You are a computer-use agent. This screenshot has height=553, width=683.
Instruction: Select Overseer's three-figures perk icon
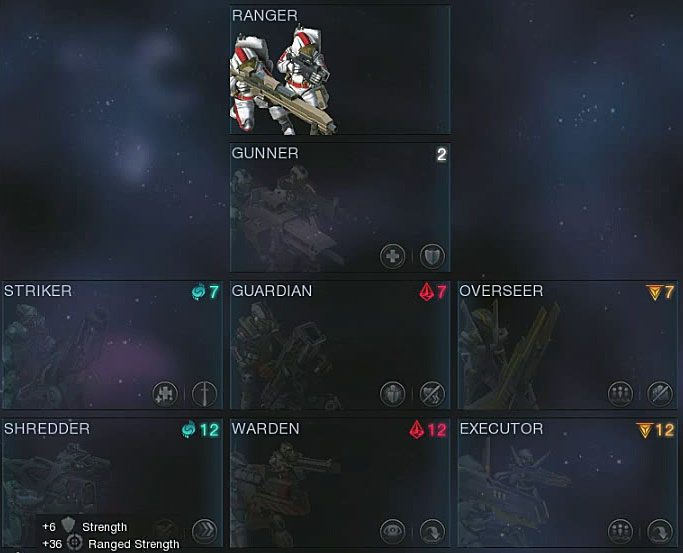[621, 393]
